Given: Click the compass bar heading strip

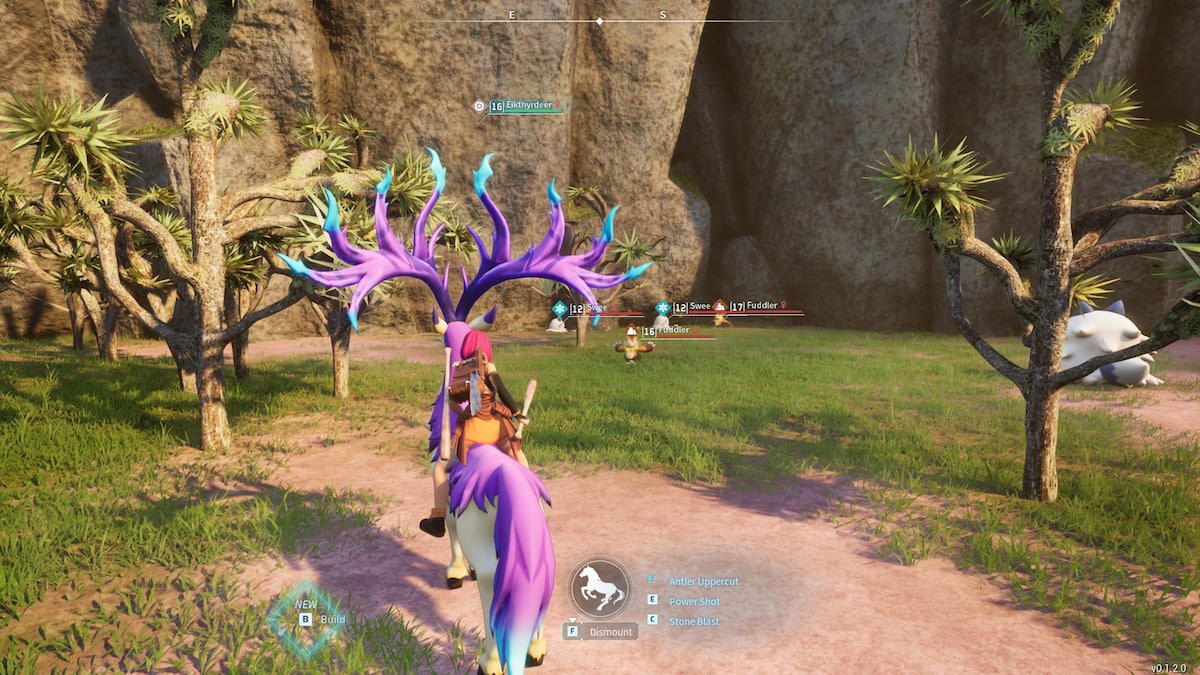Looking at the screenshot, I should [600, 19].
